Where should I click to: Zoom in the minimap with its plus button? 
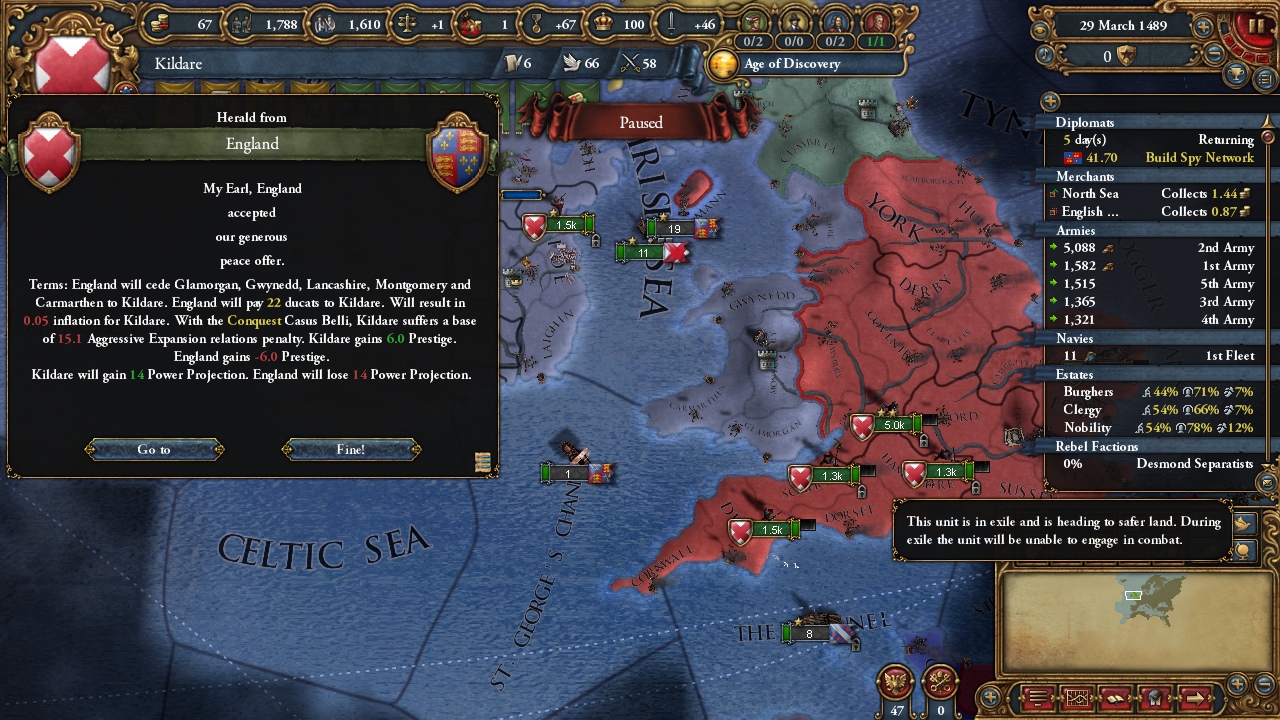(x=1238, y=684)
